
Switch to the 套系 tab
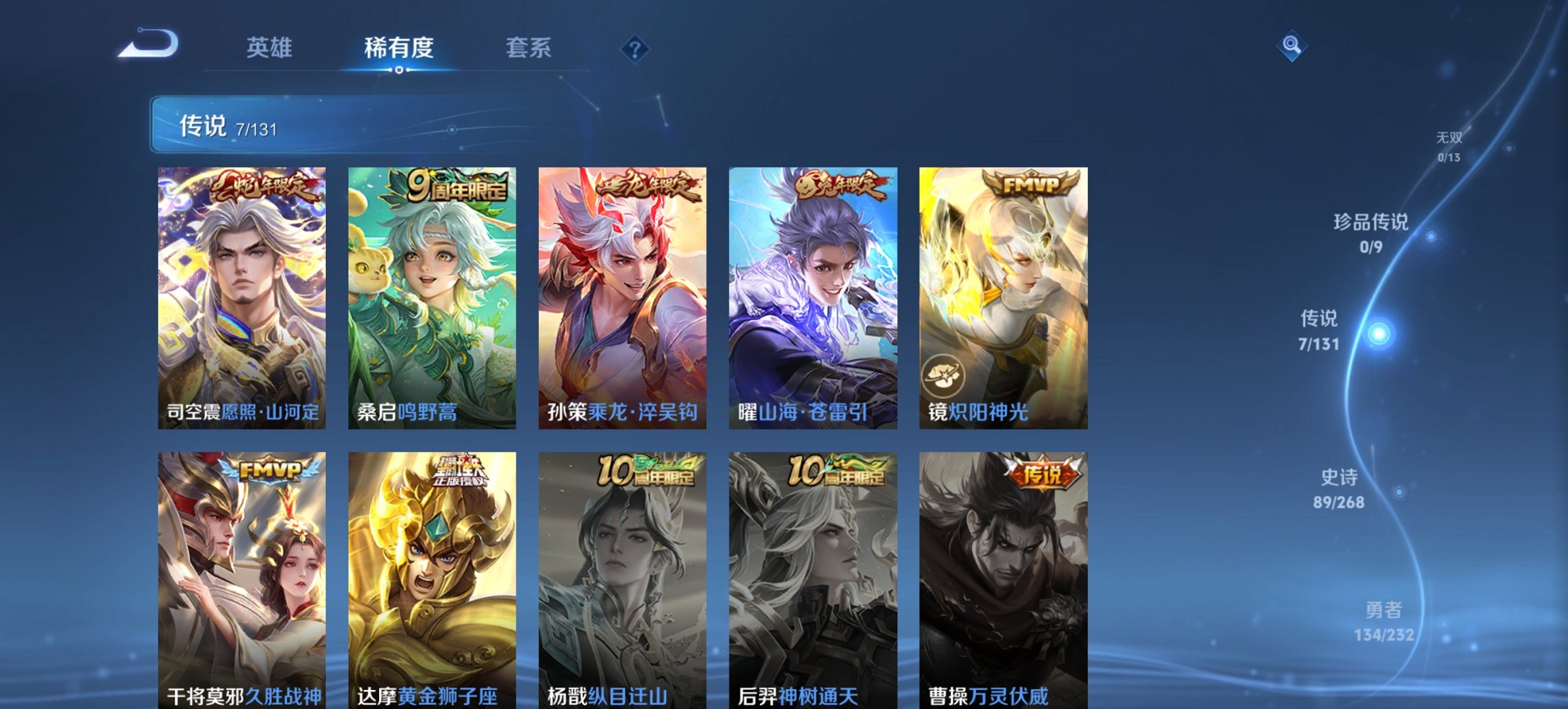tap(528, 48)
